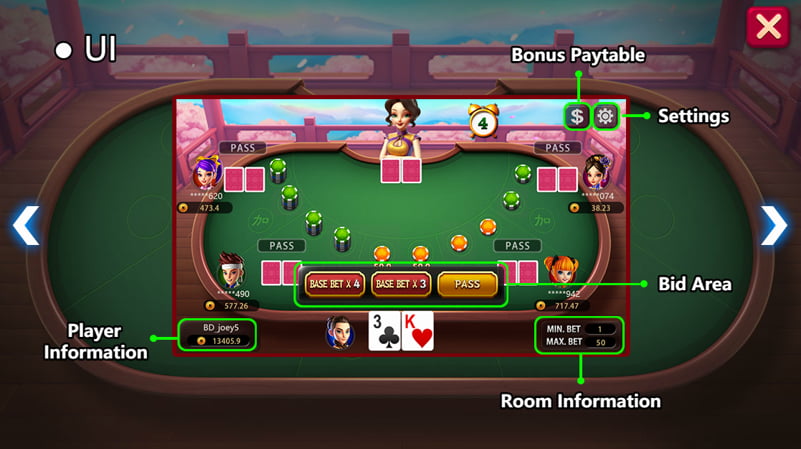Close the UI help screen
The image size is (801, 449).
[x=768, y=27]
